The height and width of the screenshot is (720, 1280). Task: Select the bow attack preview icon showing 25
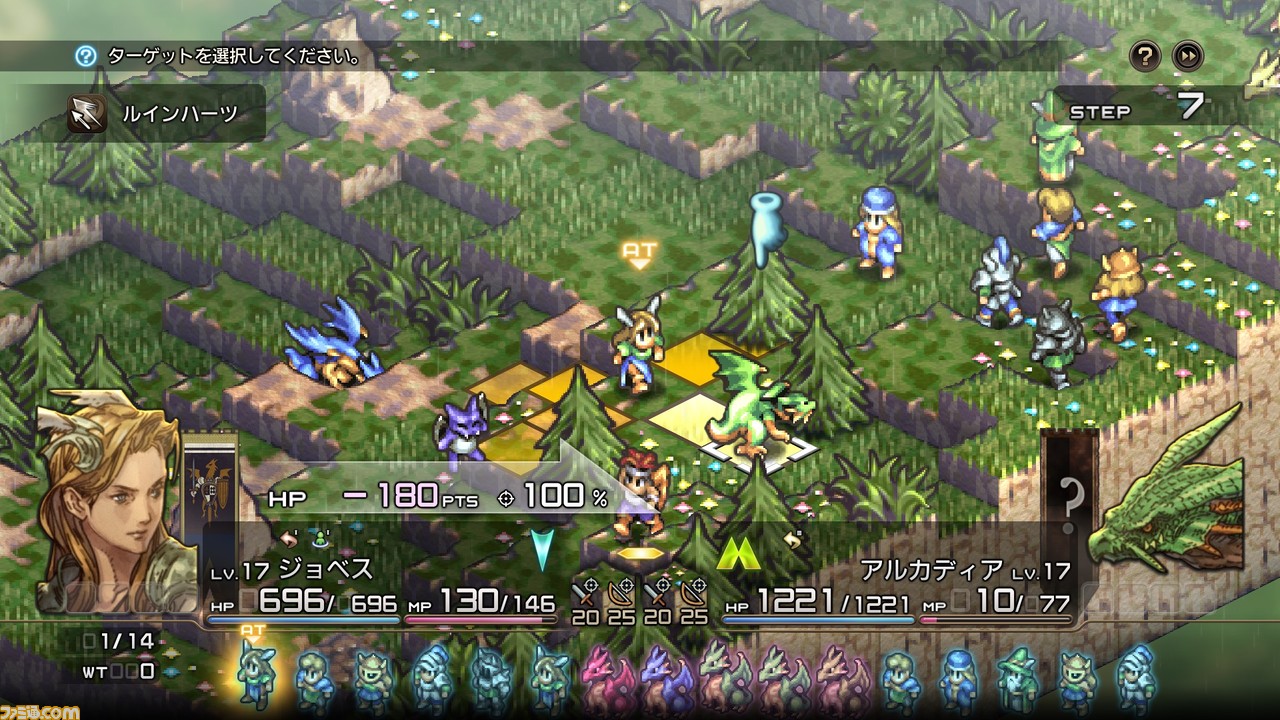[622, 594]
